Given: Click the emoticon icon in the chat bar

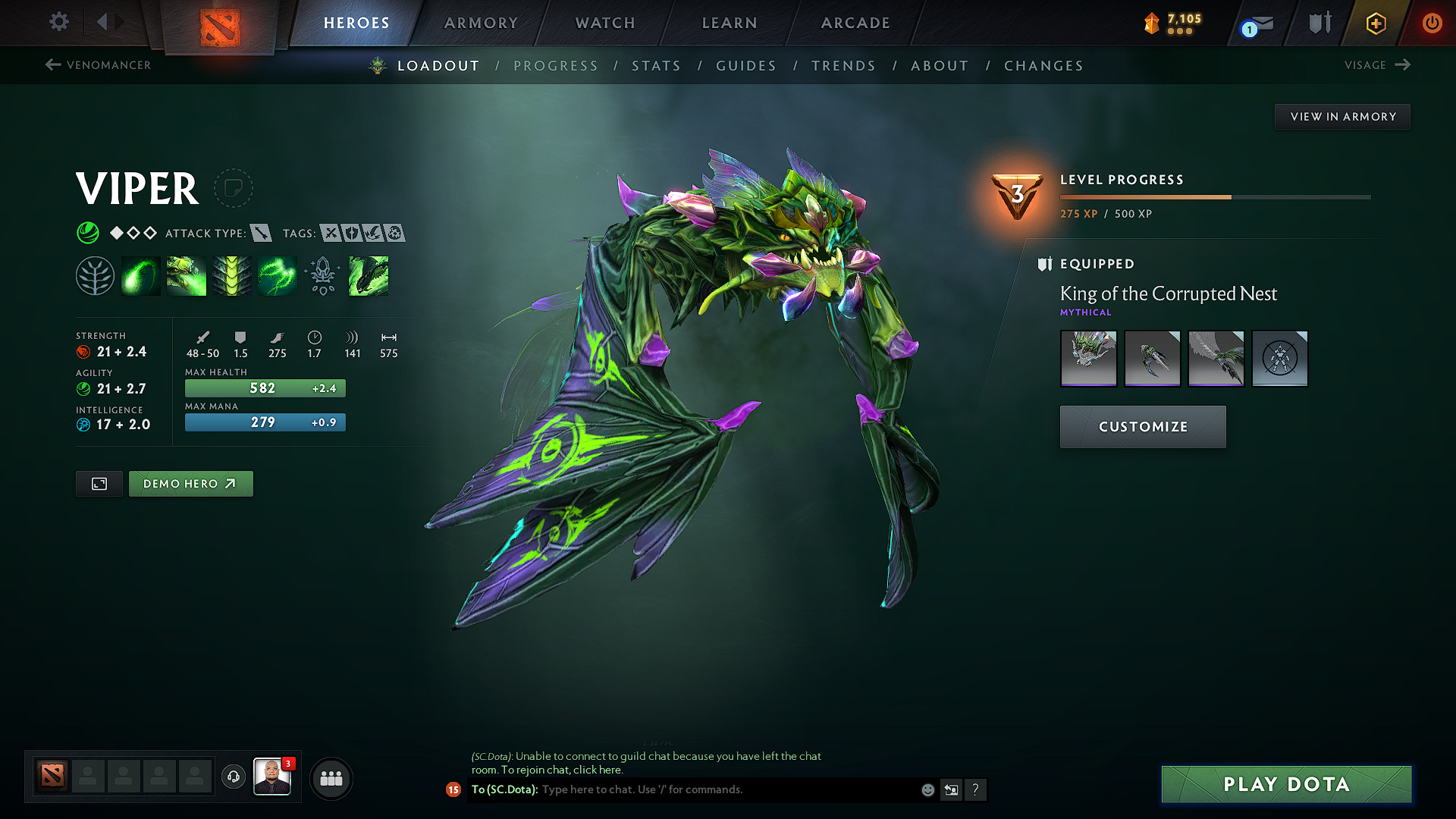Looking at the screenshot, I should [x=927, y=789].
